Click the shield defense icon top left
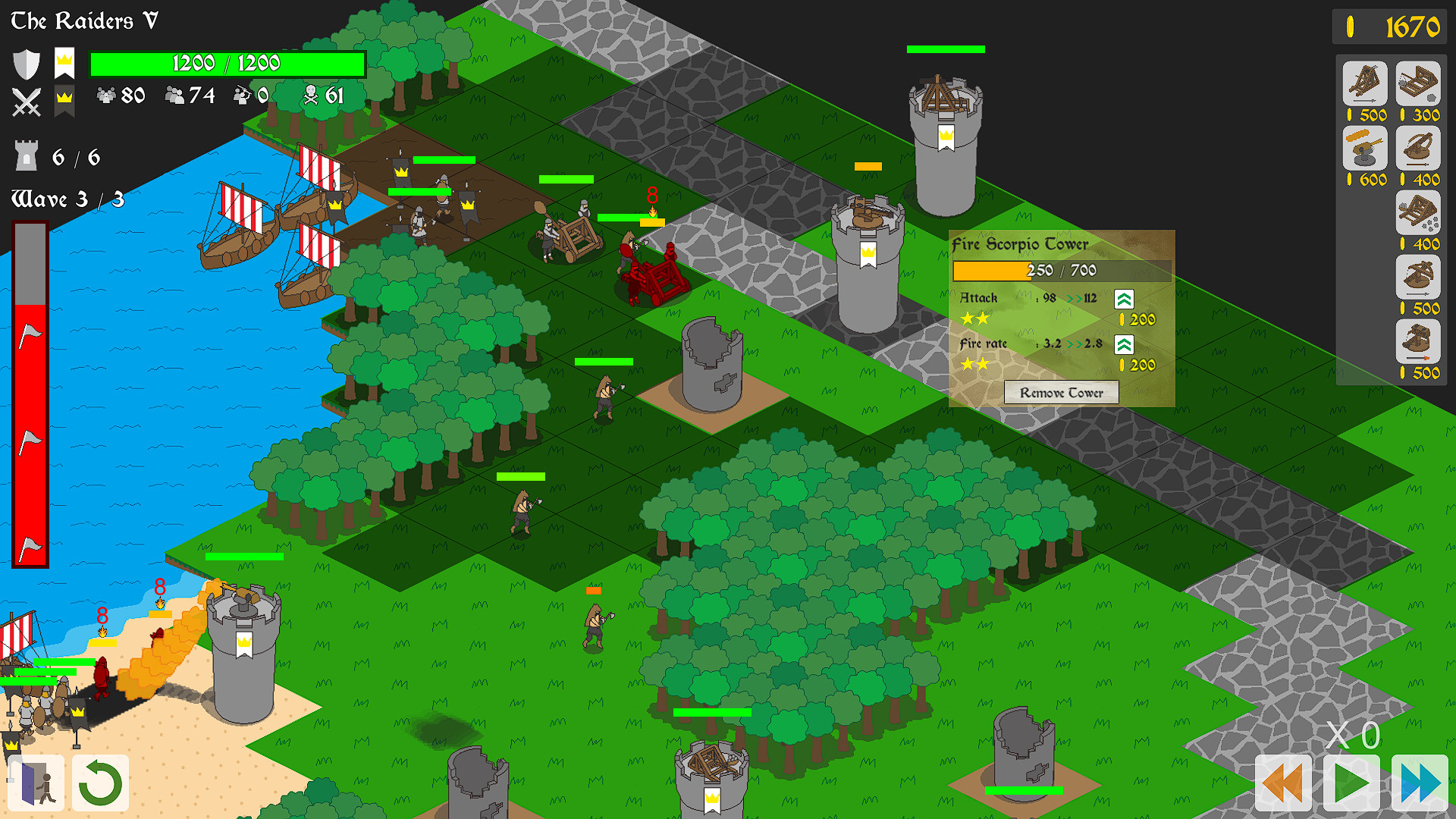Screen dimensions: 1456x819 26,64
